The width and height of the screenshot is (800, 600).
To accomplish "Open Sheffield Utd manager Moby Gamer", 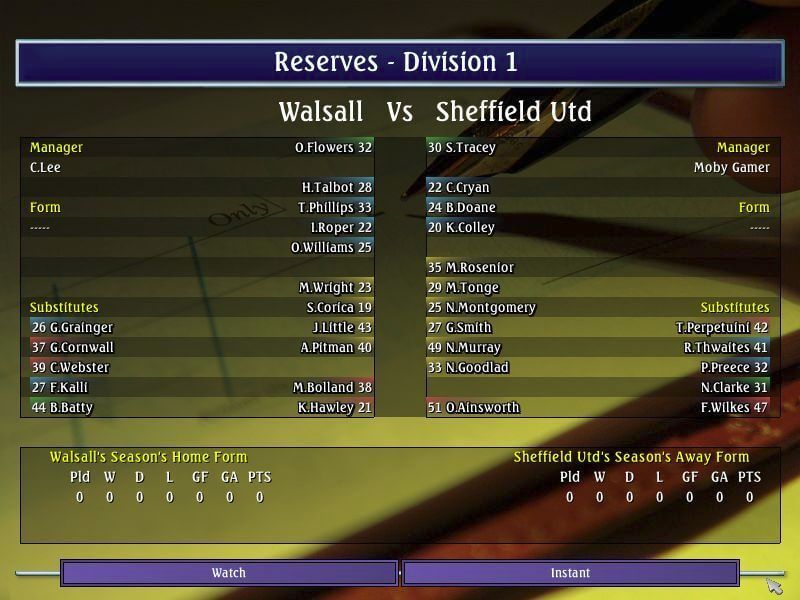I will (x=731, y=168).
